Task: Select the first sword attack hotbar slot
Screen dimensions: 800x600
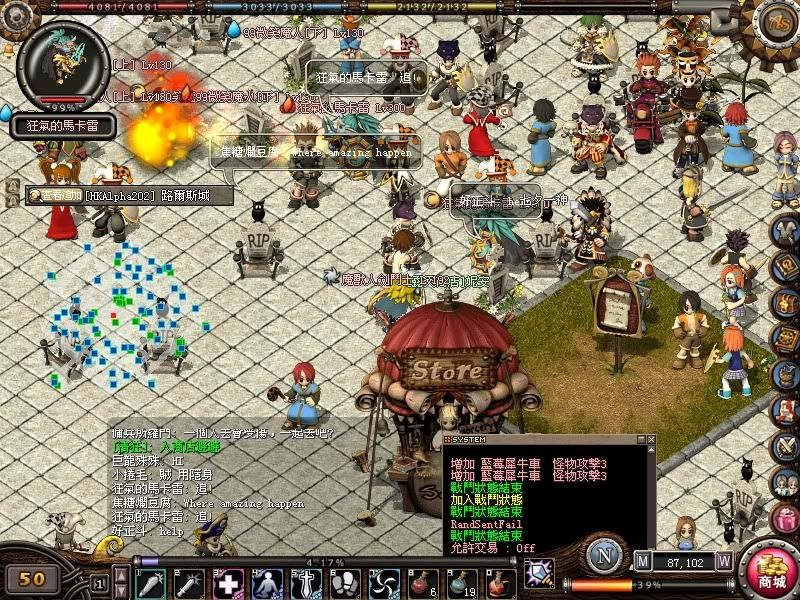Action: coord(150,583)
